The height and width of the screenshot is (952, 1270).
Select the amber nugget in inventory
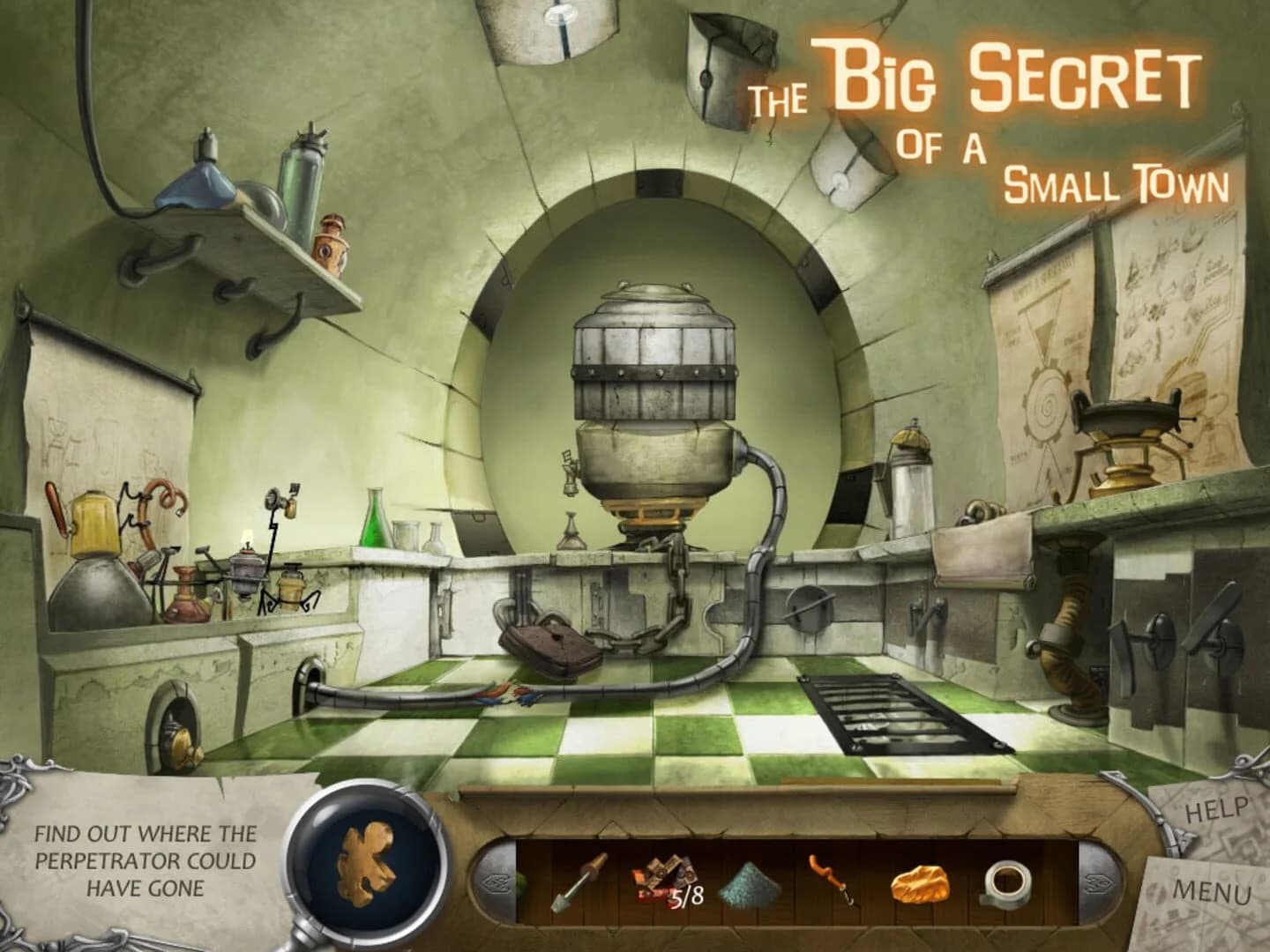[x=920, y=882]
